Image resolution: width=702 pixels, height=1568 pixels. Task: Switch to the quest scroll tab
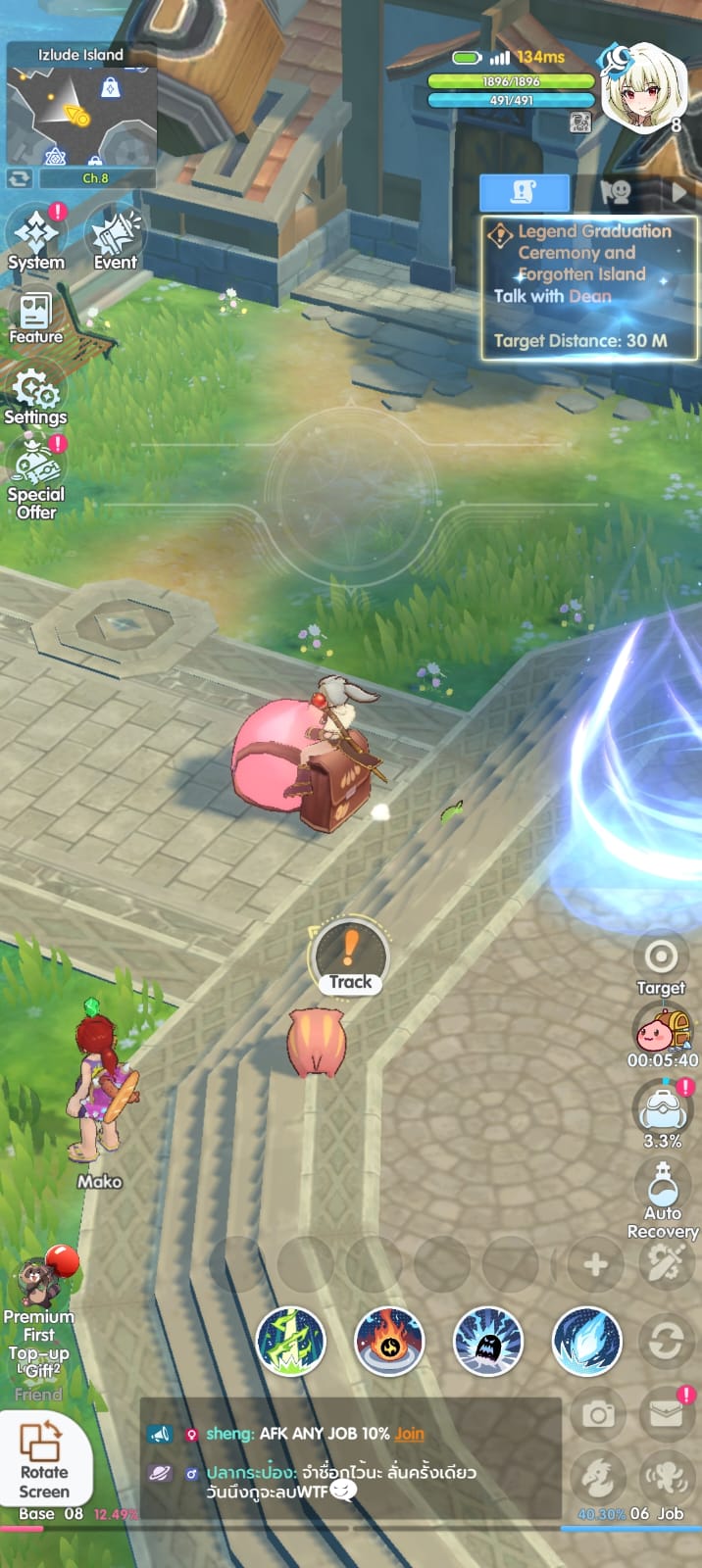525,192
